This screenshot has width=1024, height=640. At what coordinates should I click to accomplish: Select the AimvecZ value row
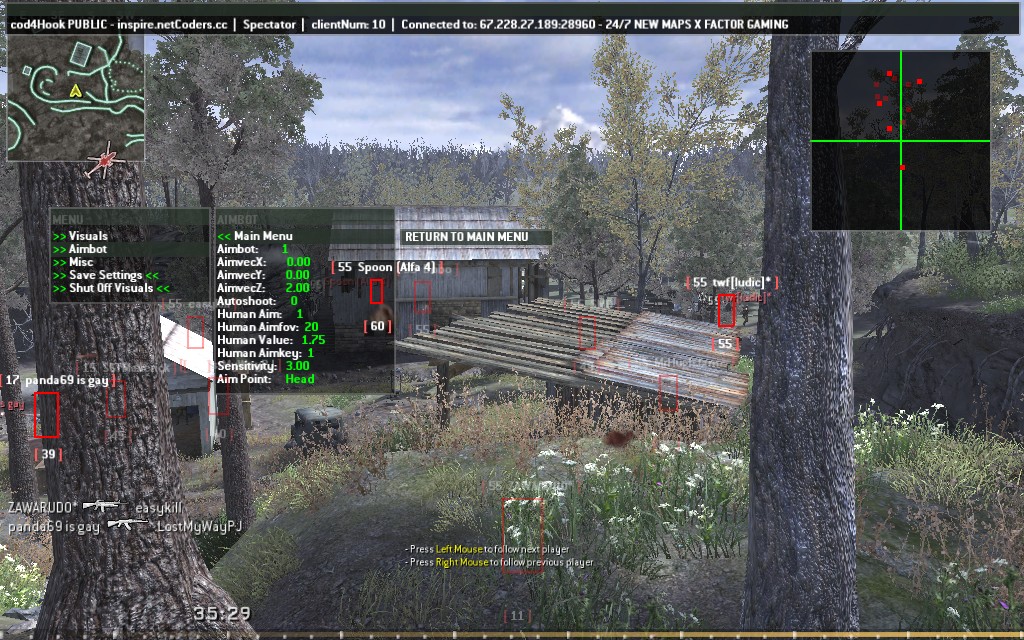coord(263,288)
